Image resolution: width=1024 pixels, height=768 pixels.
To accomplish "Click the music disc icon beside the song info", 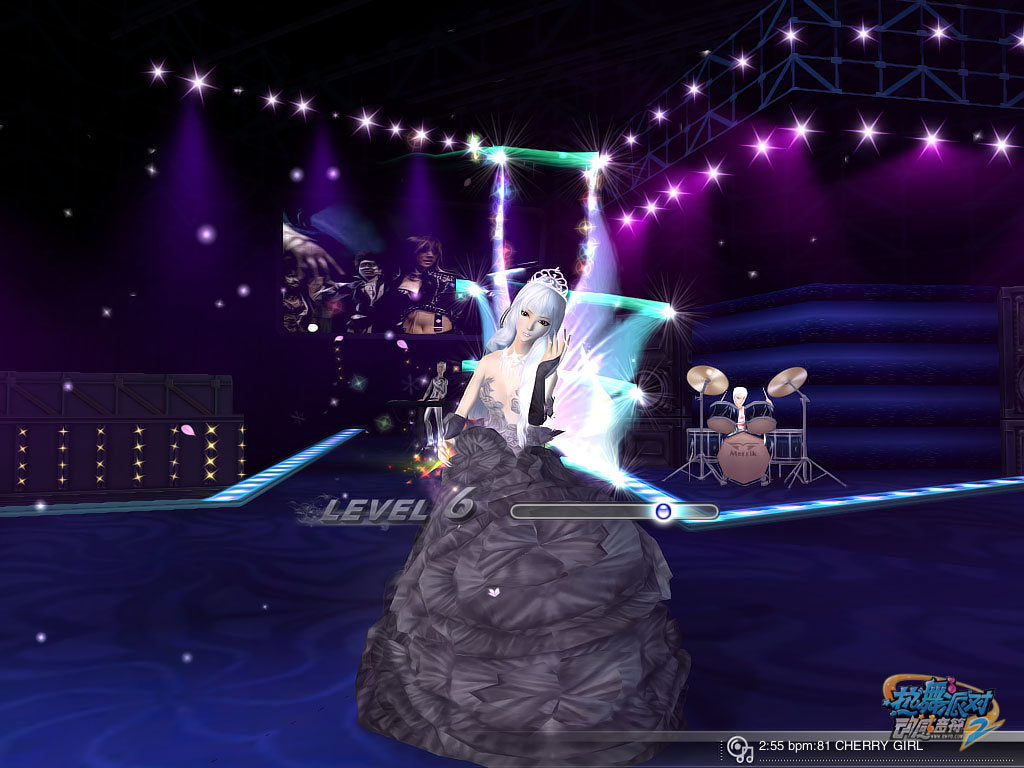I will pos(739,747).
